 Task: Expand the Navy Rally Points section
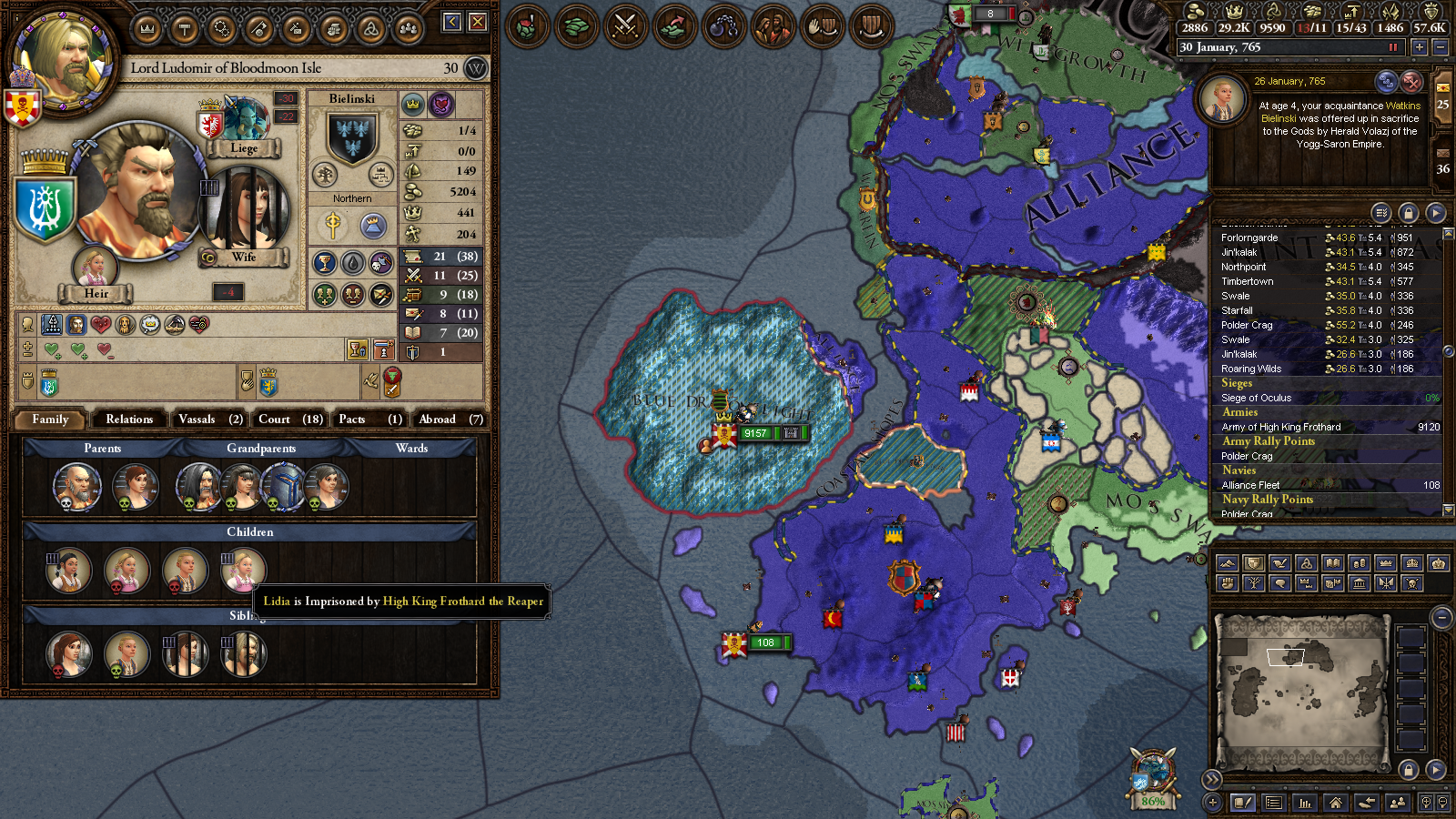click(1268, 500)
